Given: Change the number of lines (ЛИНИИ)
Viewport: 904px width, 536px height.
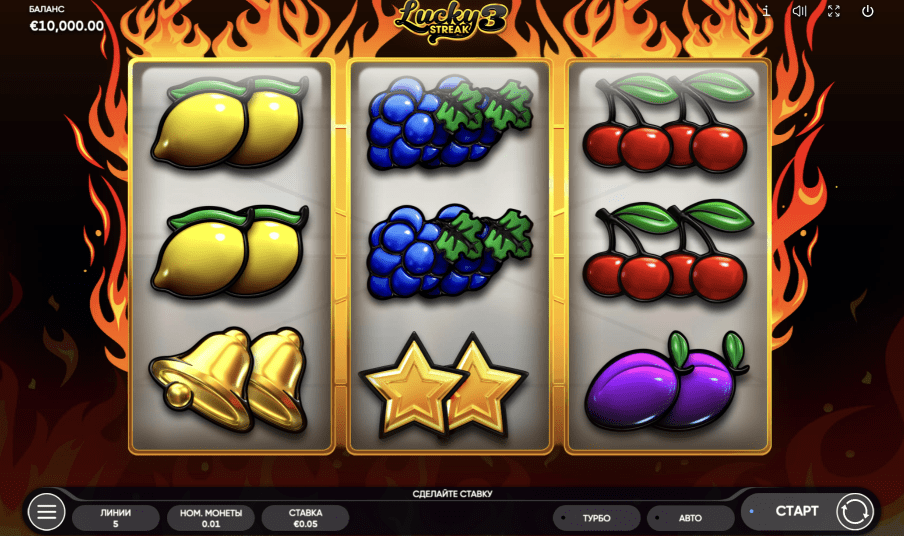Looking at the screenshot, I should click(x=116, y=517).
